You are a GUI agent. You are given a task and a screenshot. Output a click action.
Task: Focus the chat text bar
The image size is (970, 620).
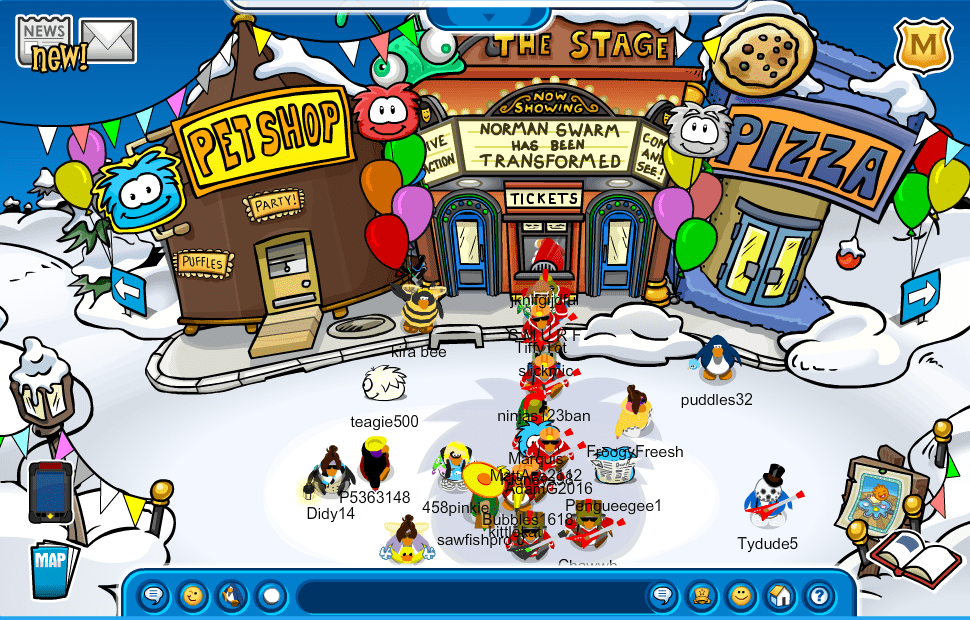[470, 597]
